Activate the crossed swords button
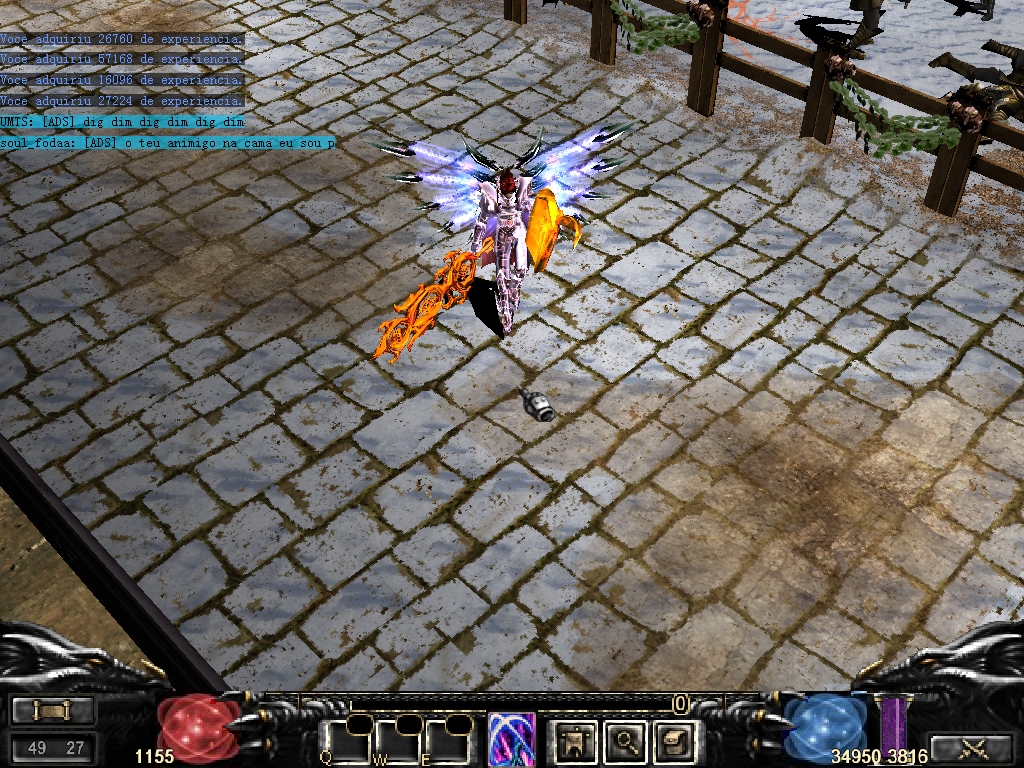 970,748
